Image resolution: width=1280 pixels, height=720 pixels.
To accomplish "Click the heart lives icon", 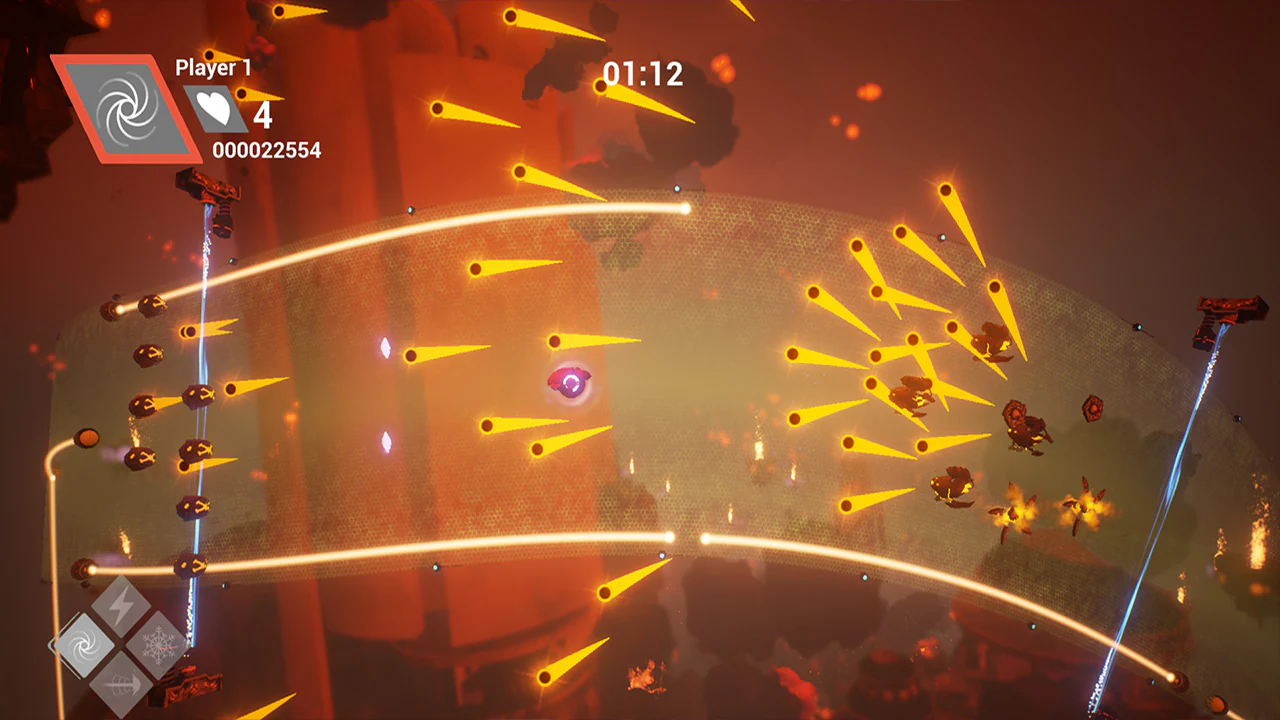I will click(213, 108).
